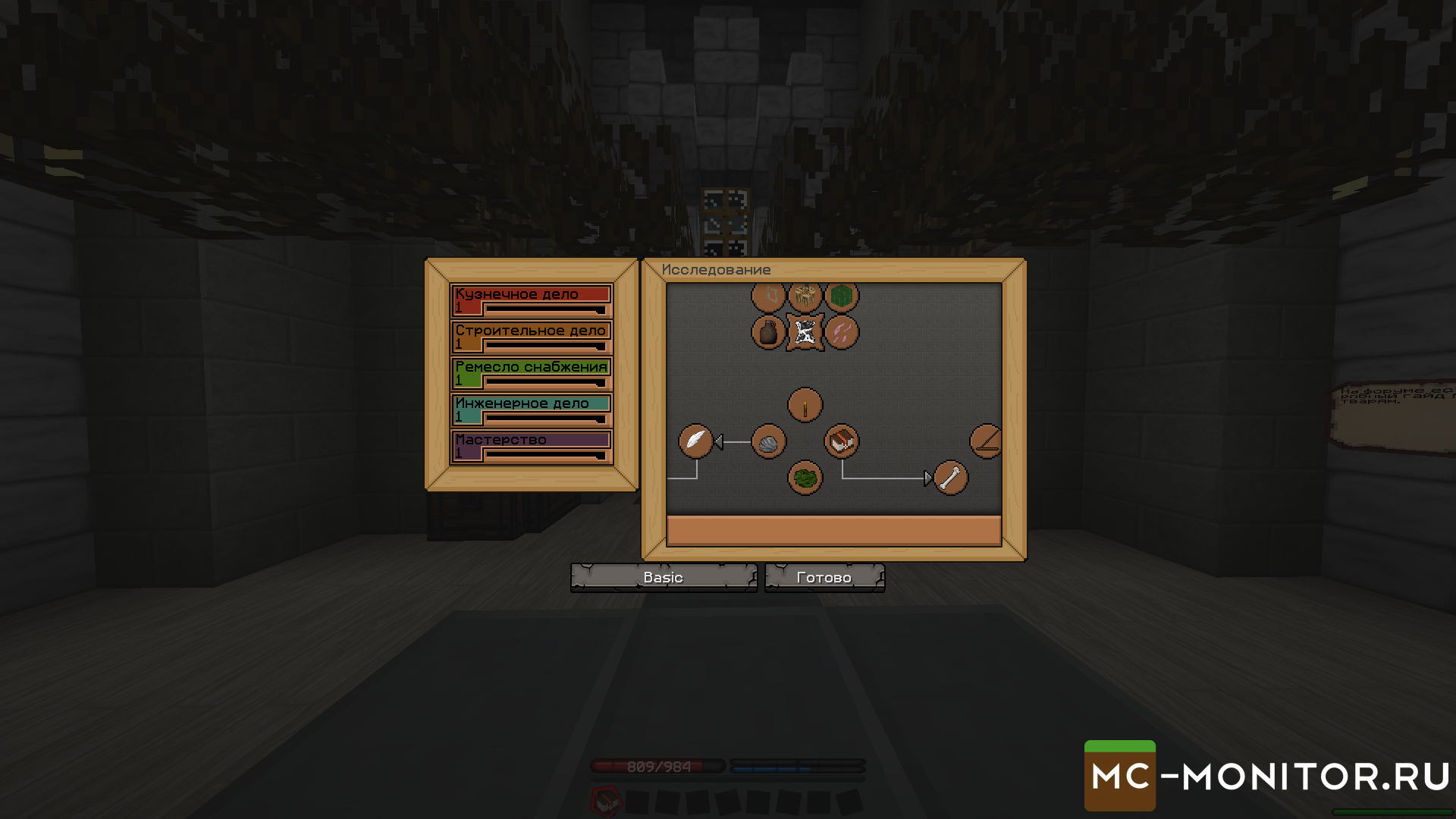Choose the Строительное дело skill row
1456x819 pixels.
pos(531,337)
